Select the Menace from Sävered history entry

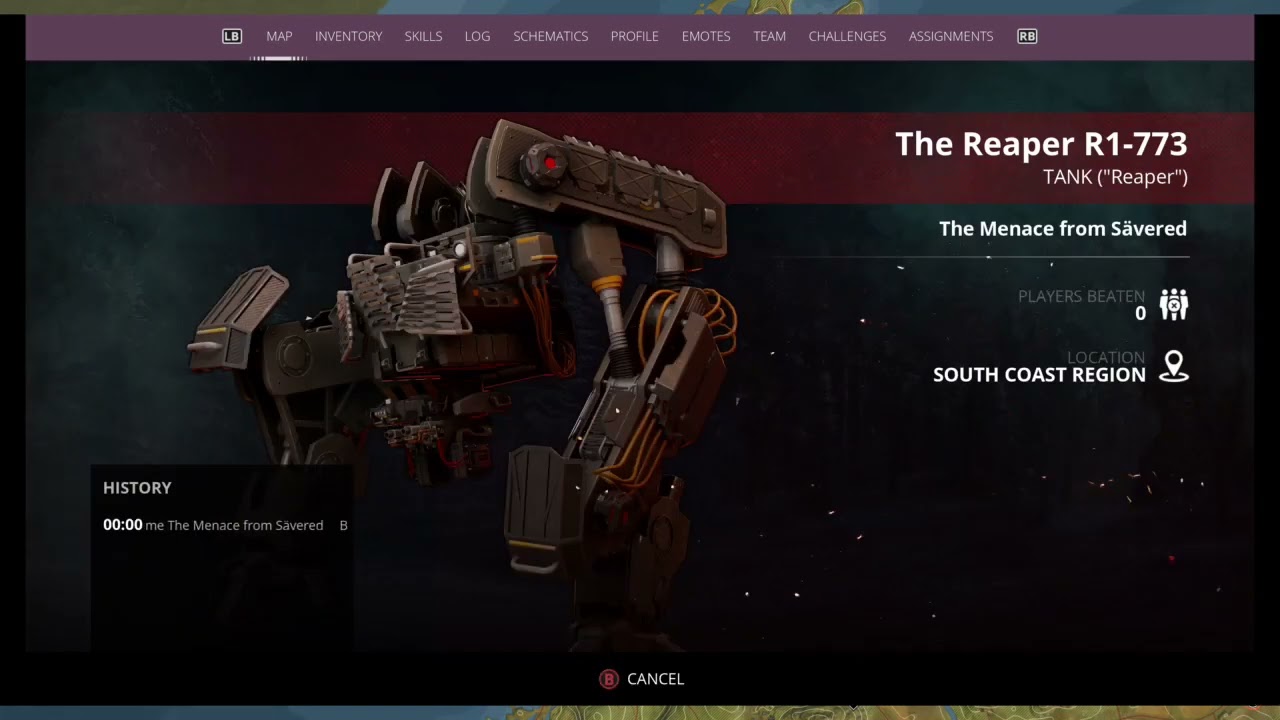[x=225, y=525]
